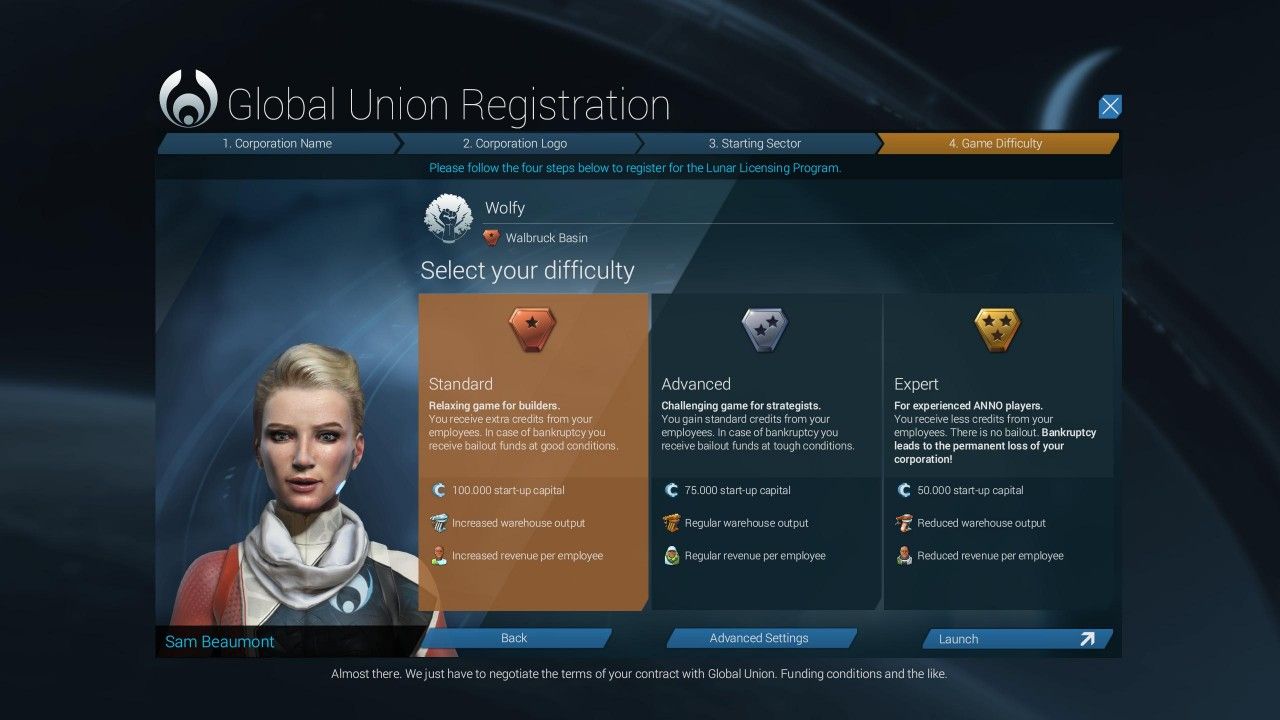Open Advanced Settings

(761, 638)
